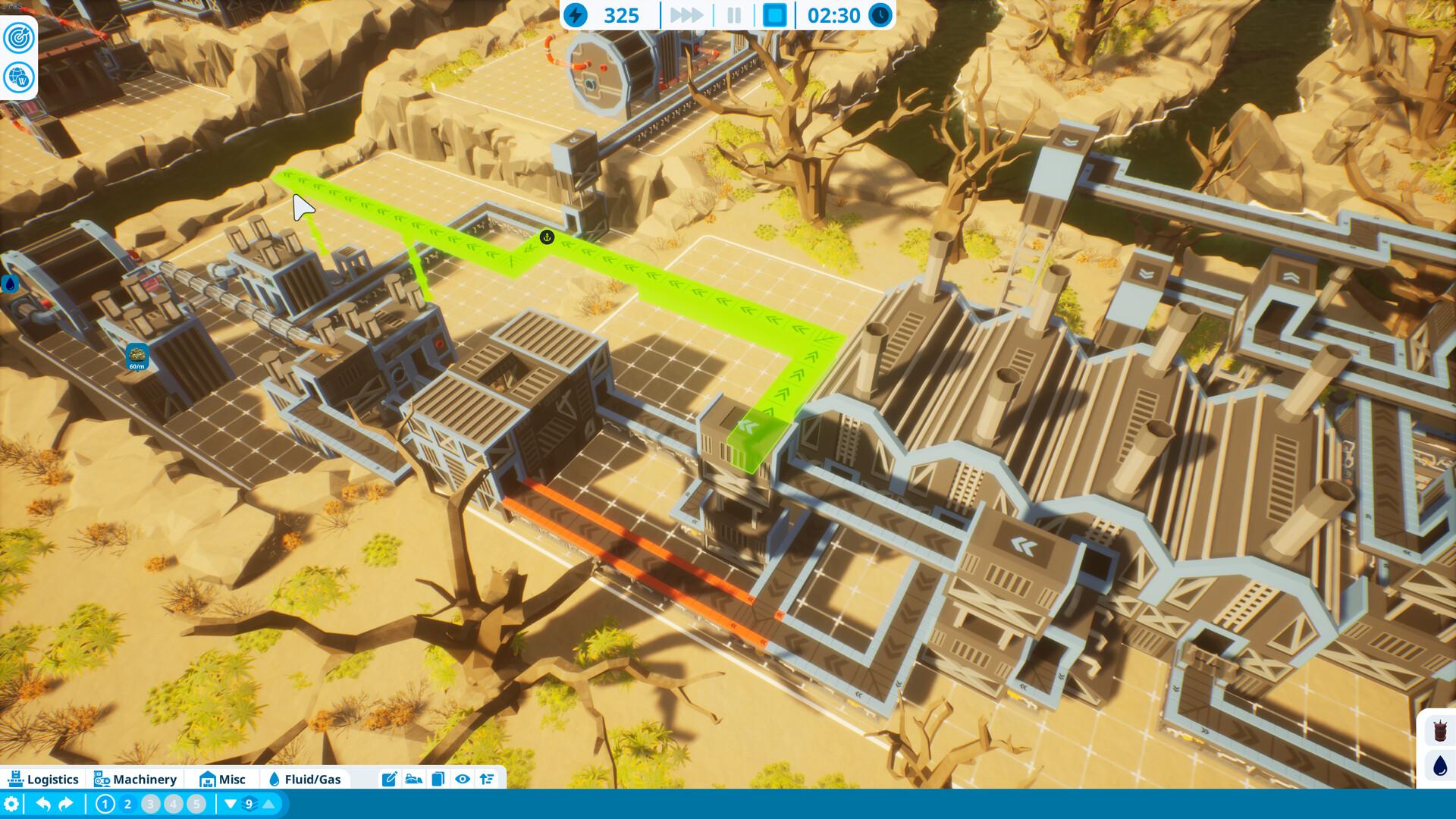Select the copy tool in the toolbar
Image resolution: width=1456 pixels, height=819 pixels.
click(x=438, y=779)
